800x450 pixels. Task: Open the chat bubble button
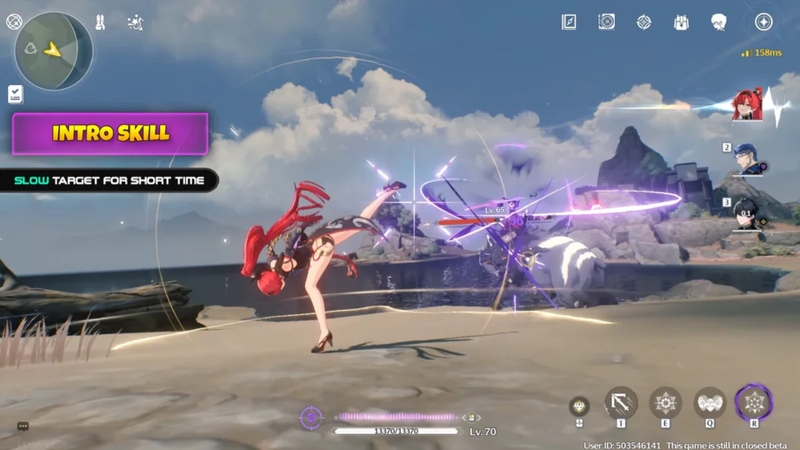point(22,426)
